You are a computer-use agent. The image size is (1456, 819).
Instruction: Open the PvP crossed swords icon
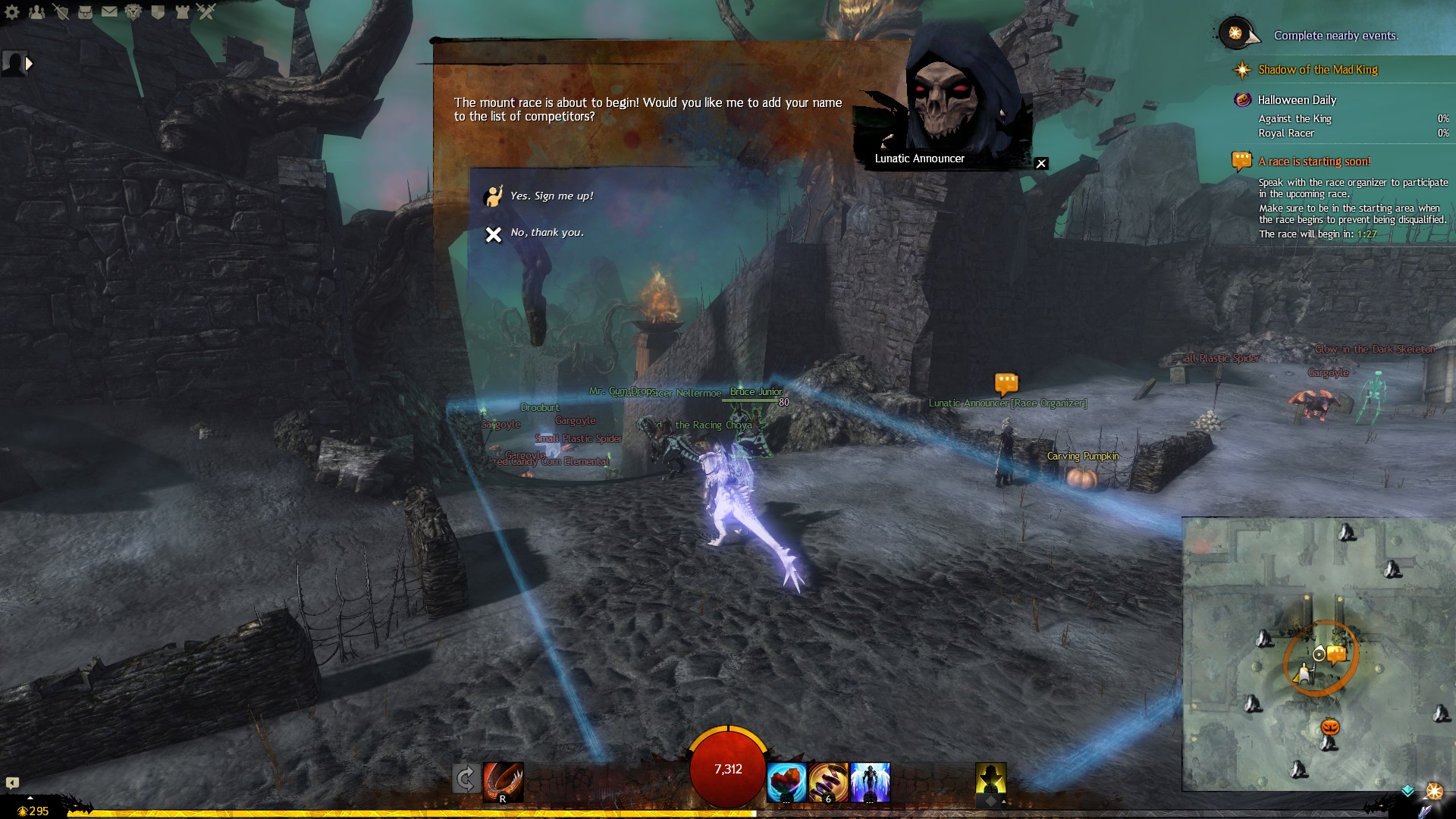click(x=206, y=11)
